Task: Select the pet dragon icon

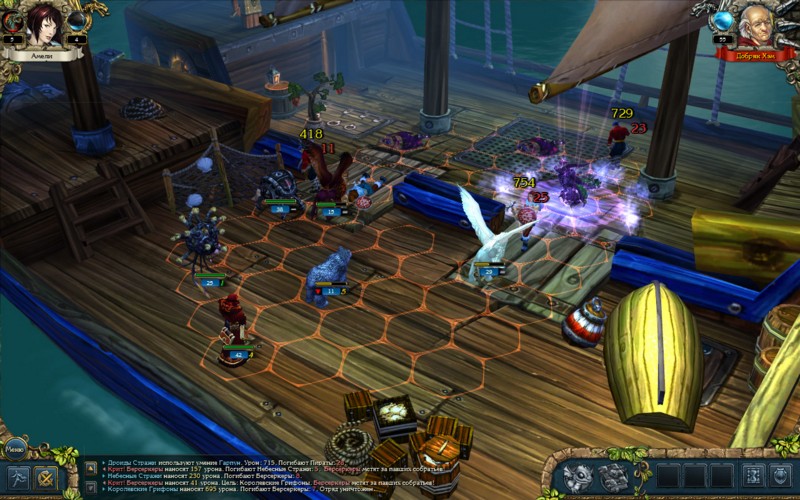Action: click(x=580, y=477)
